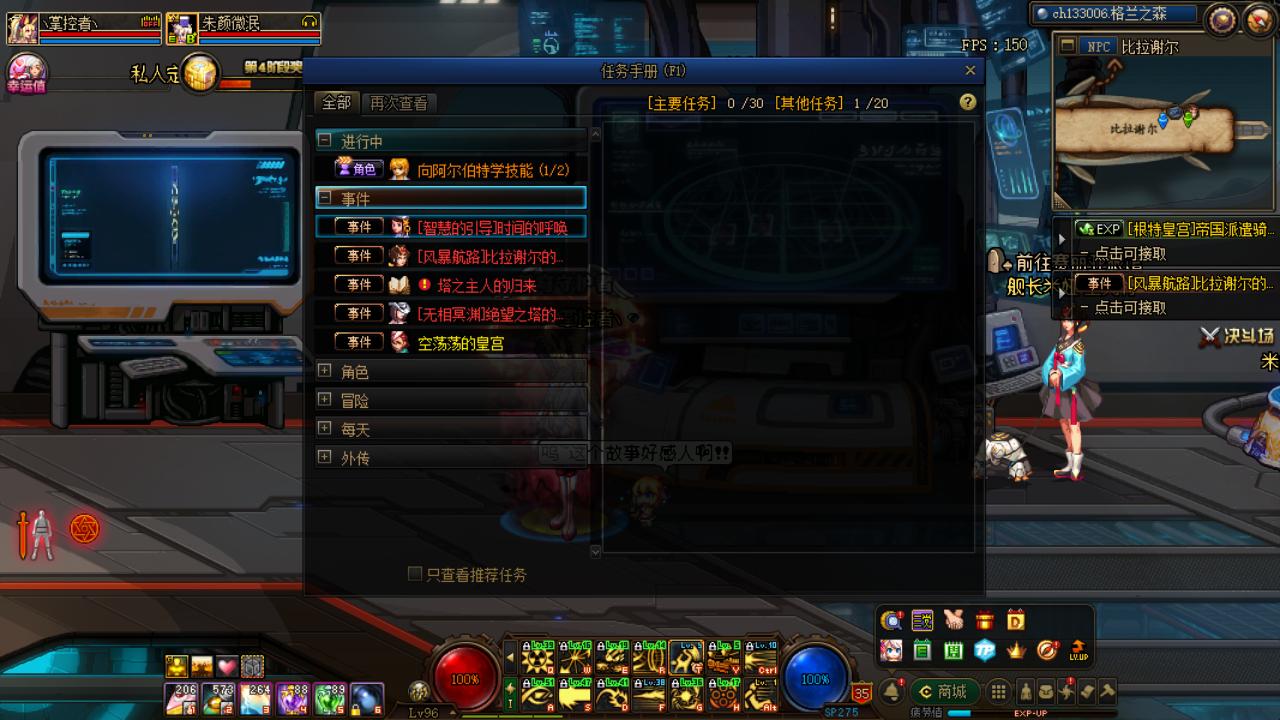The width and height of the screenshot is (1280, 720).
Task: Click the TP shop icon
Action: point(984,650)
